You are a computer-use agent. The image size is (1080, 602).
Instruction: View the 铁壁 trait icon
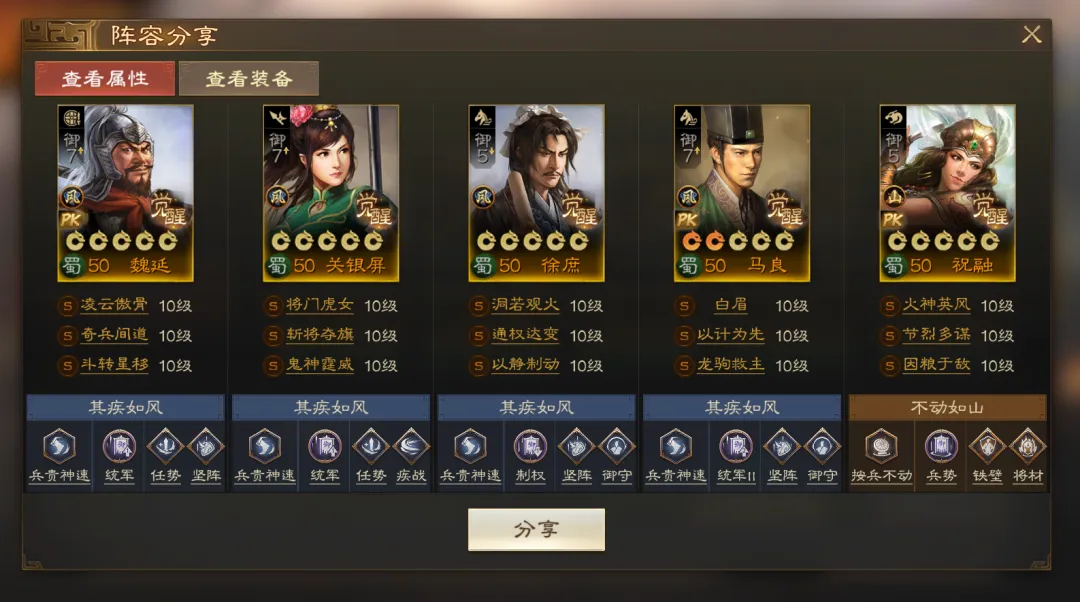pos(985,446)
